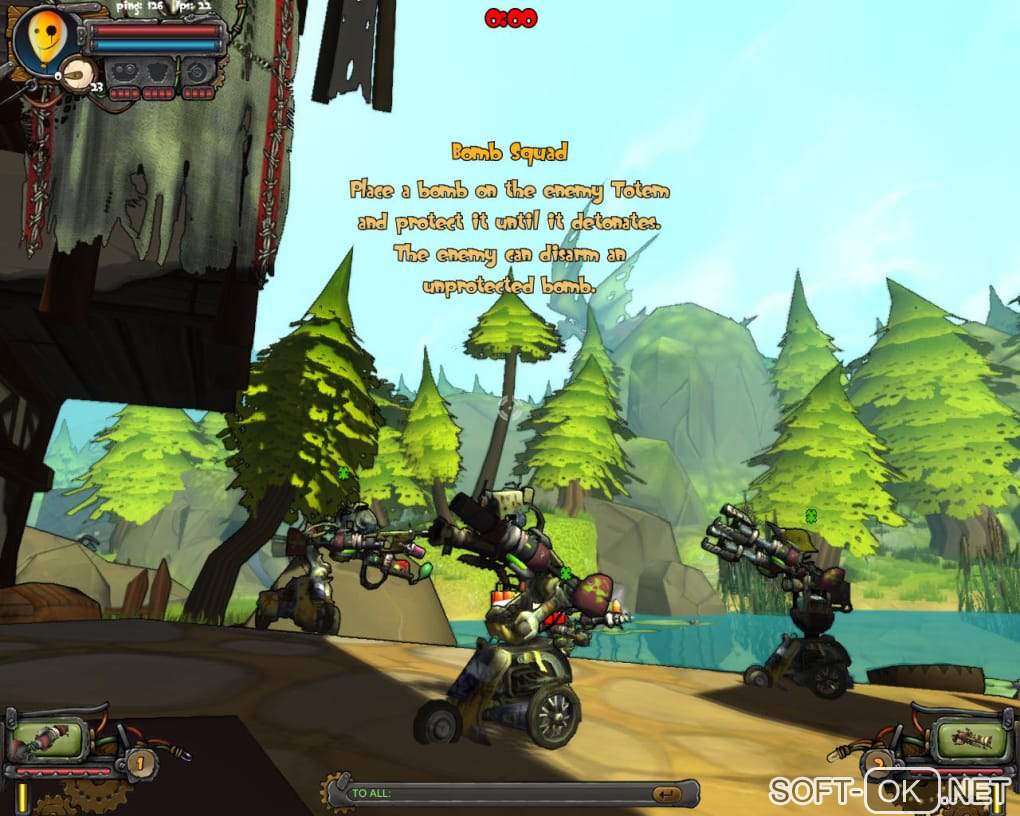Activate the round dial ability slot
Screen dimensions: 1020x816
197,72
